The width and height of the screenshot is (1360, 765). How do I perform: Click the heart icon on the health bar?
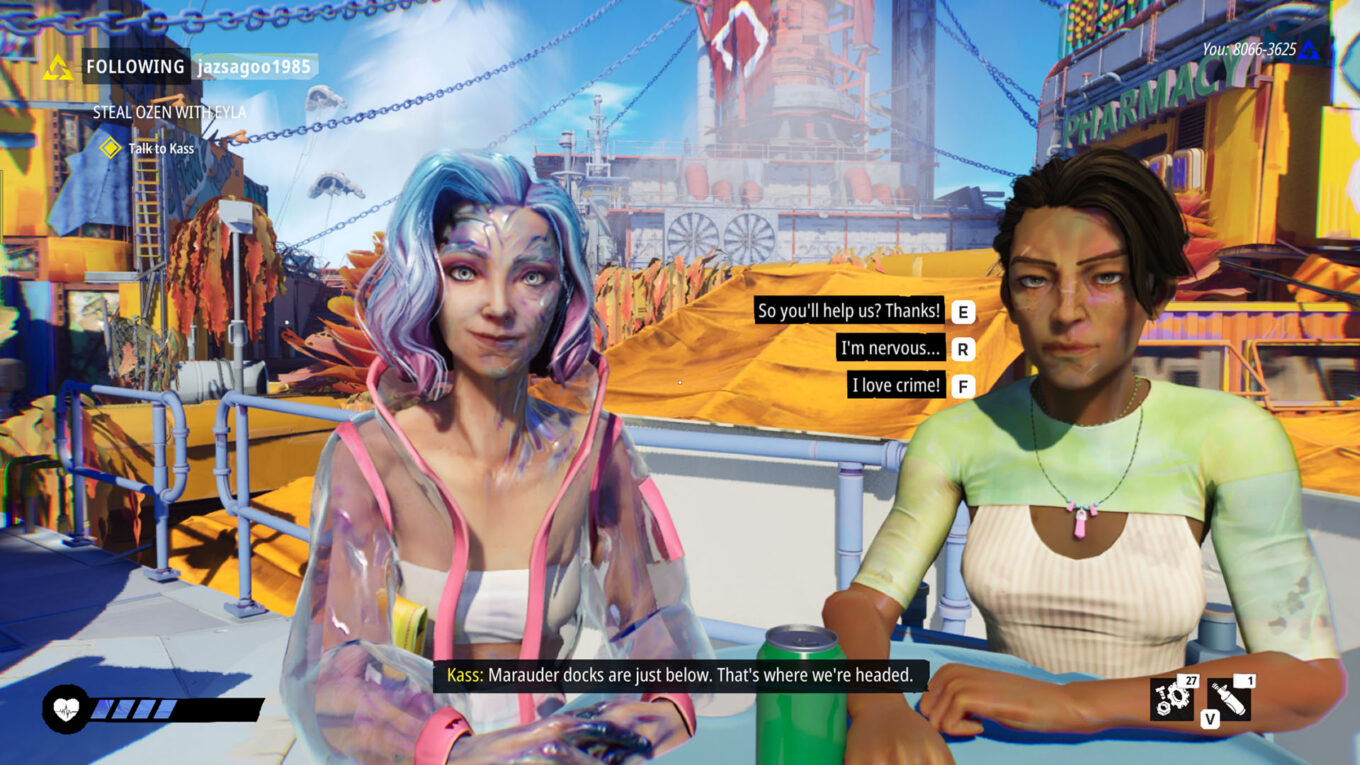[x=63, y=707]
